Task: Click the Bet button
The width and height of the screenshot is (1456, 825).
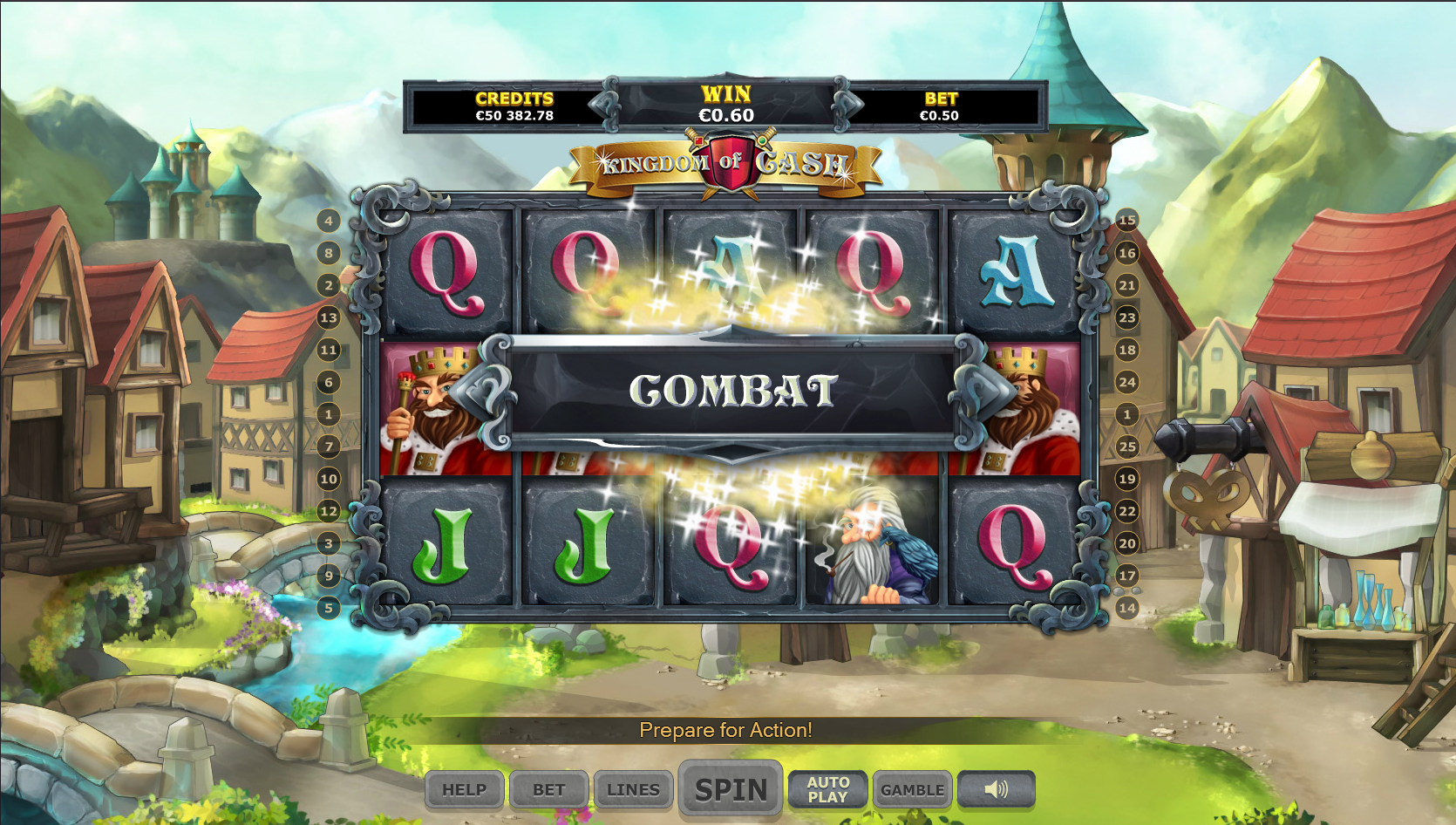Action: pos(549,790)
